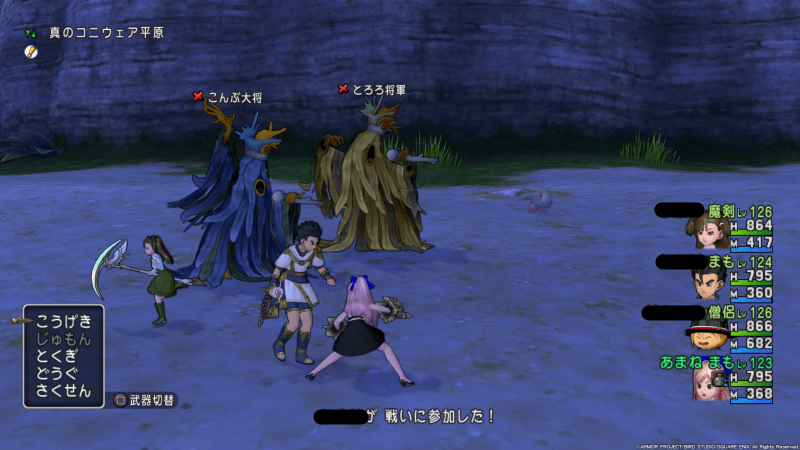Select こうげき in the battle command menu

tap(64, 321)
